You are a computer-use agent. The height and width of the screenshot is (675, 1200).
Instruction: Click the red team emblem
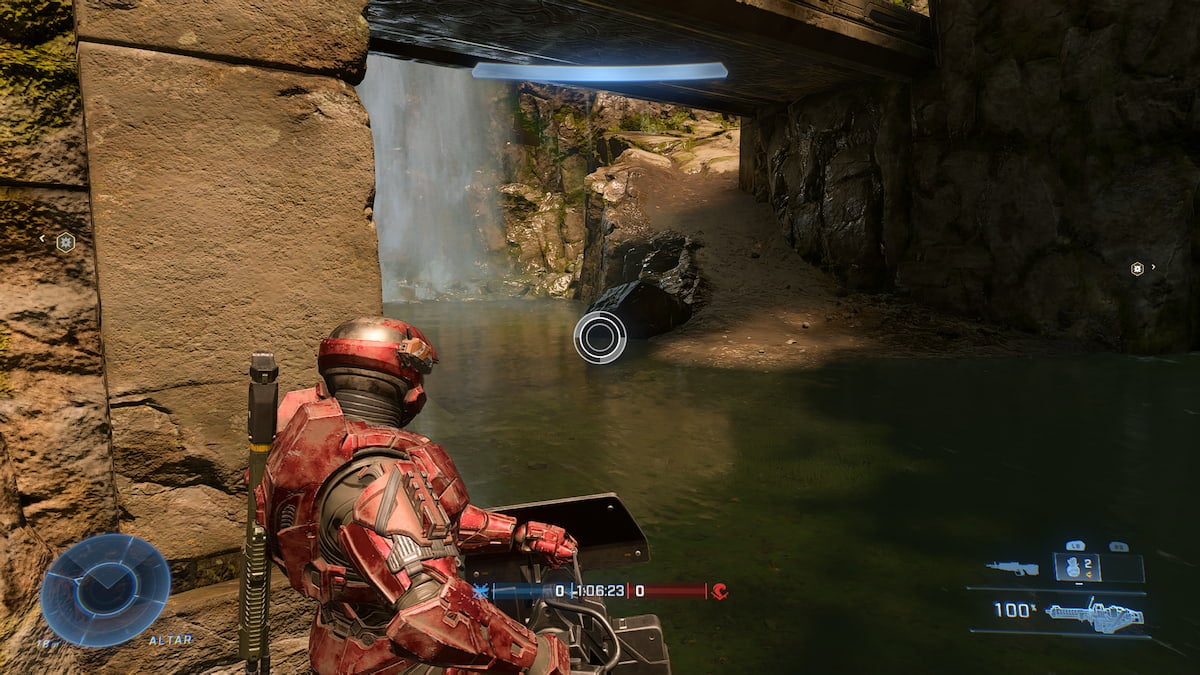(720, 591)
